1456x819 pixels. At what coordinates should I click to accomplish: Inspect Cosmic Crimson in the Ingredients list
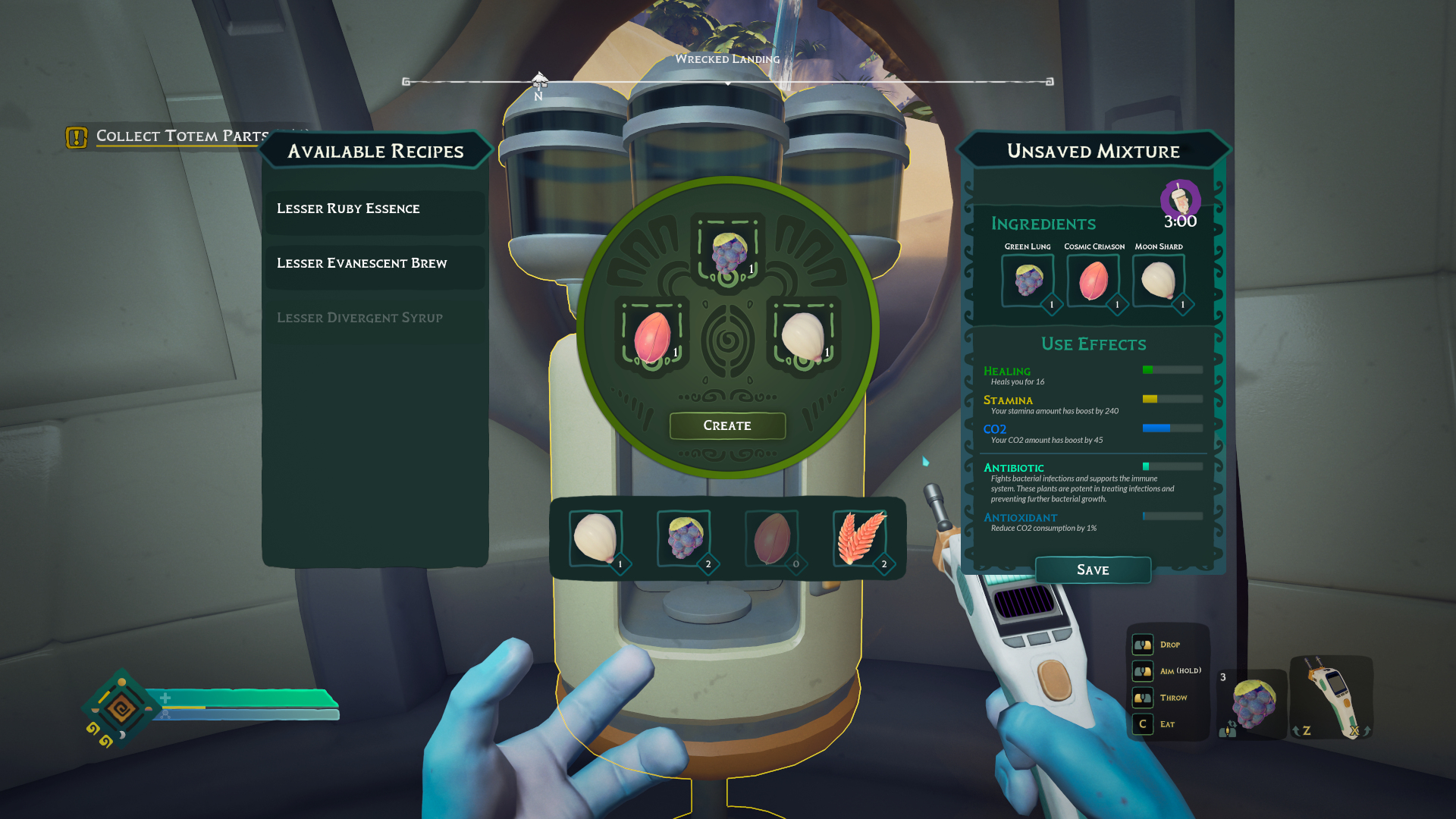point(1093,280)
